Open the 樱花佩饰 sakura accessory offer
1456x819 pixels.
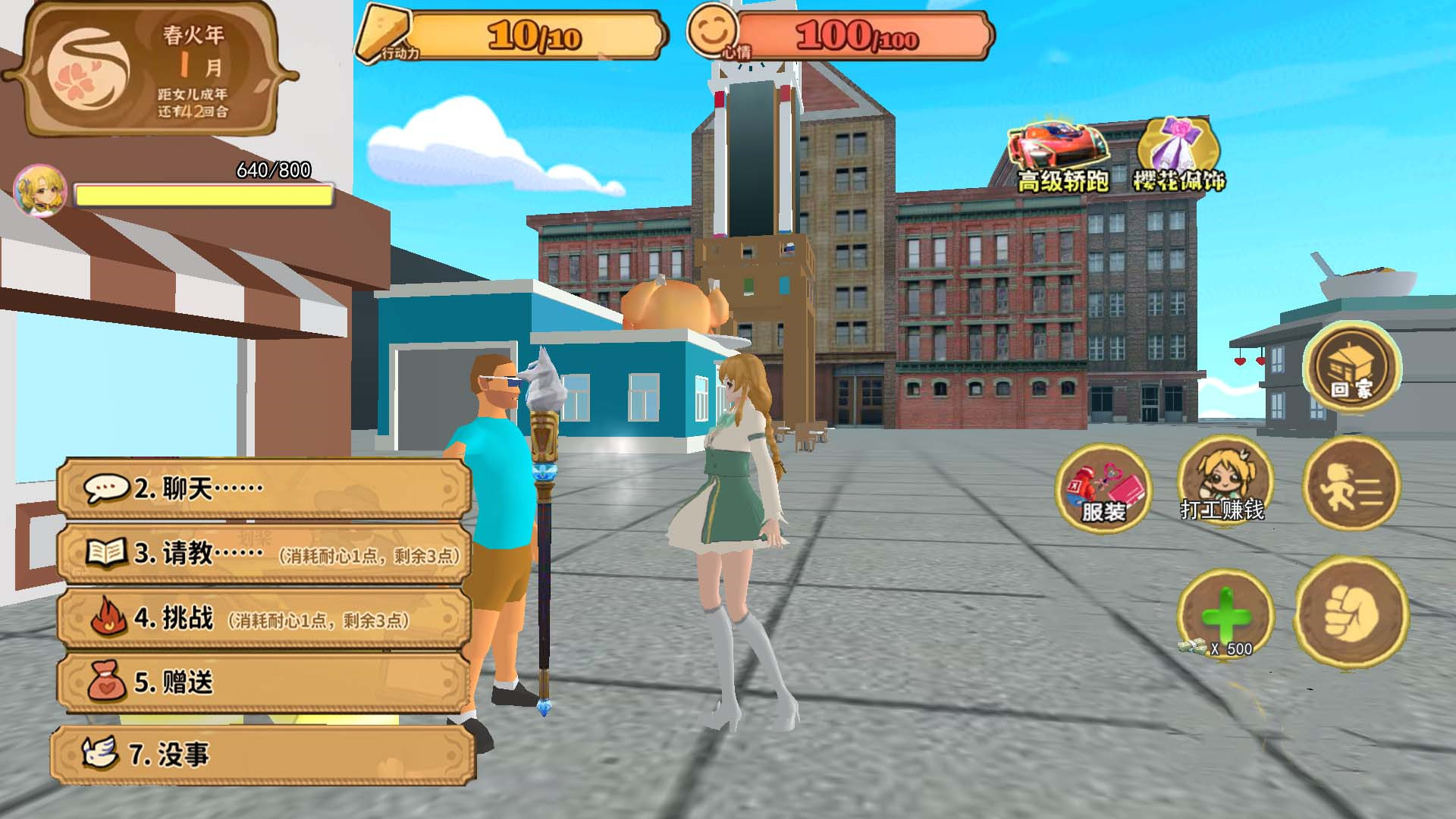coord(1178,155)
